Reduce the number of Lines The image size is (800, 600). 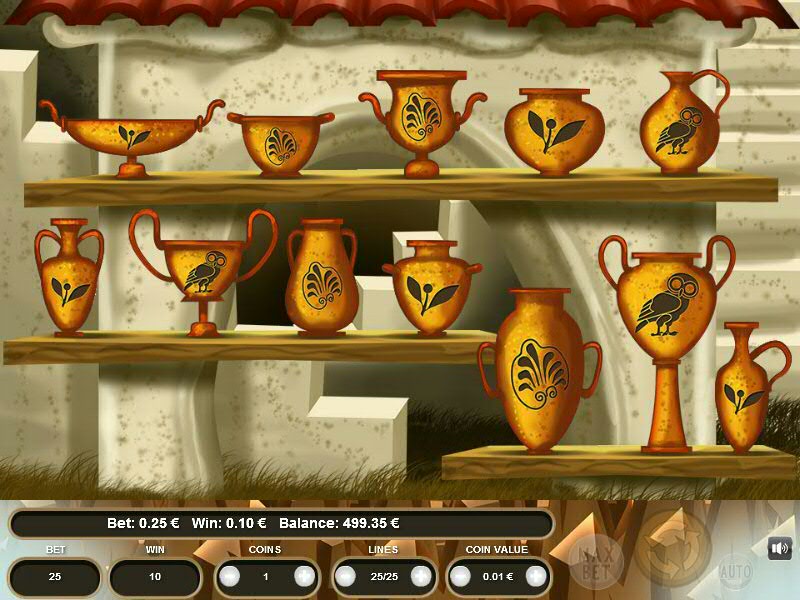point(346,576)
